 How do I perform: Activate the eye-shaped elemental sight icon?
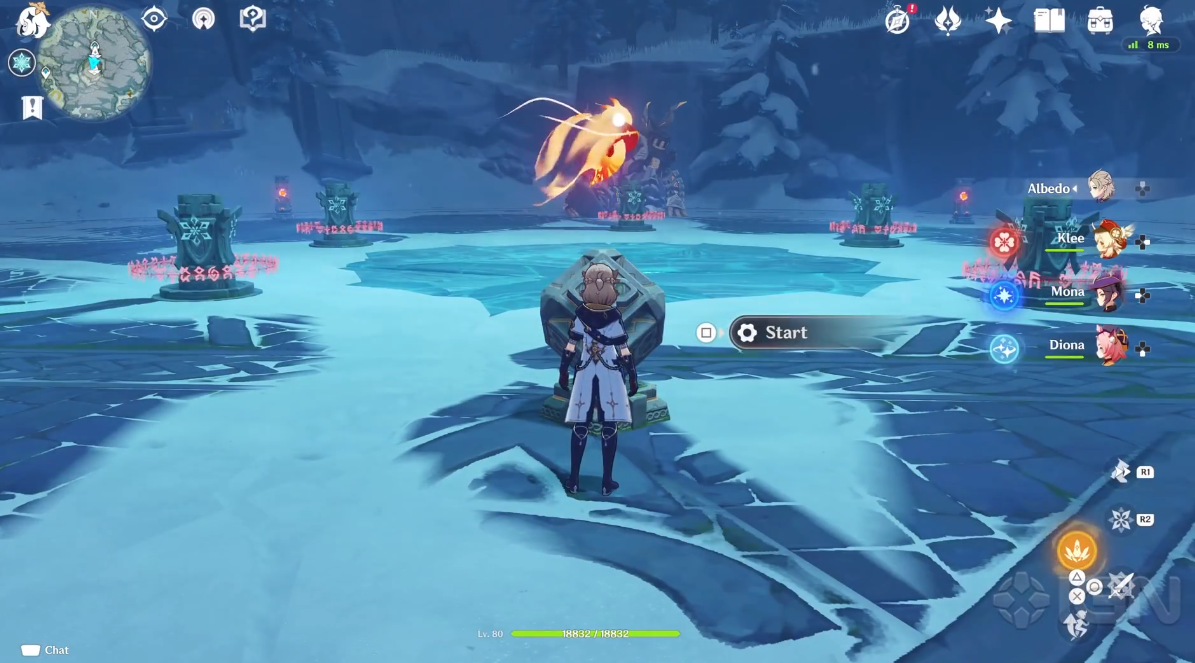[154, 19]
